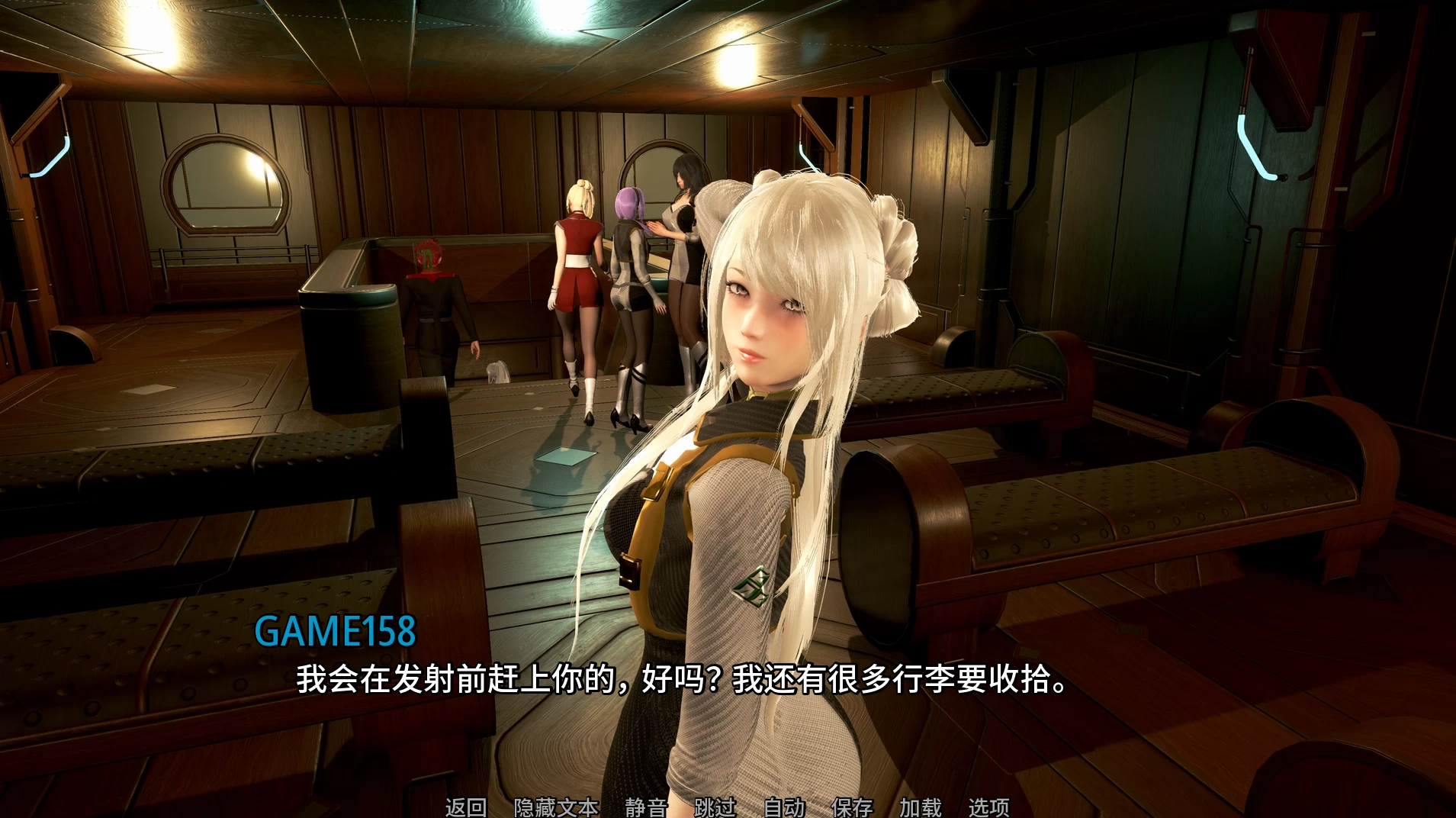Open the save screen from the quick menu
Screen dimensions: 1456x818
(851, 806)
